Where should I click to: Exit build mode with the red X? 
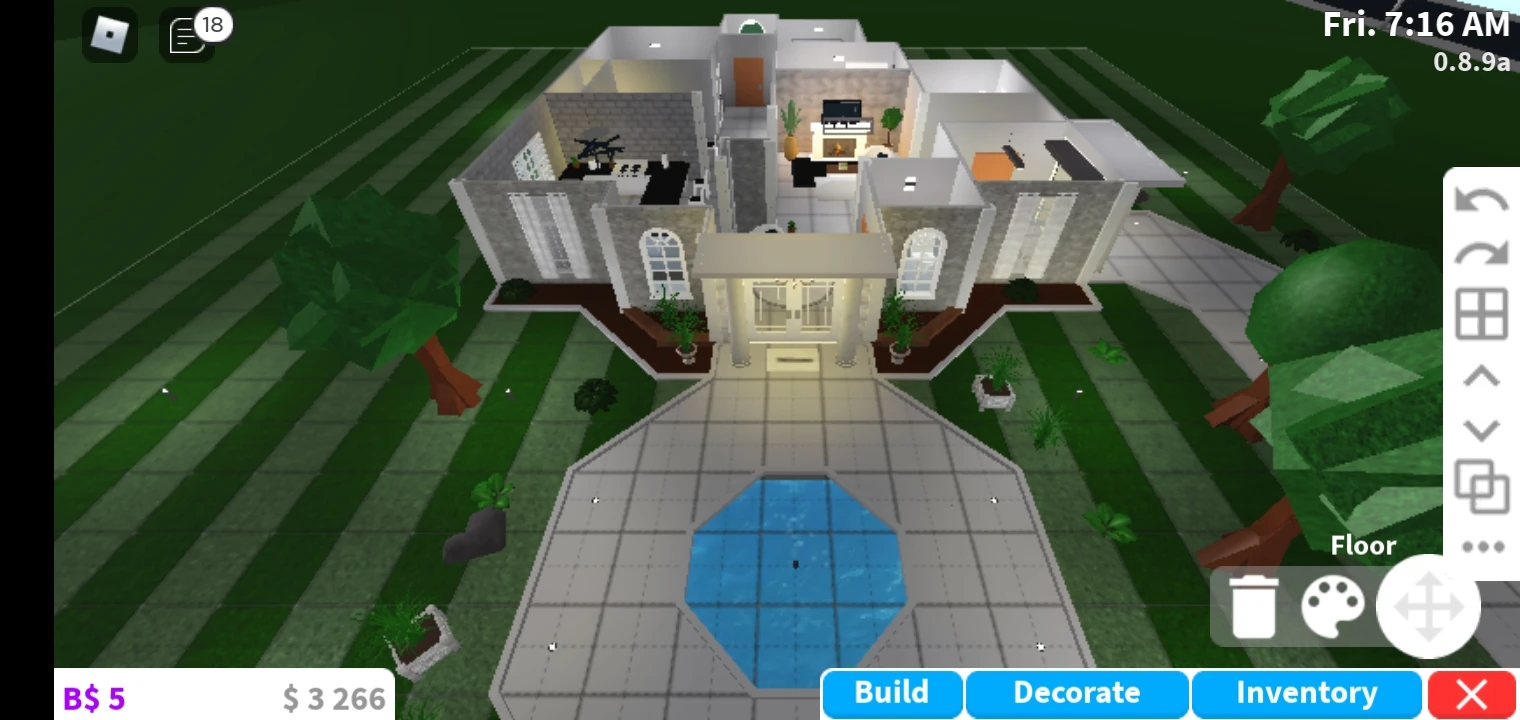pyautogui.click(x=1471, y=692)
